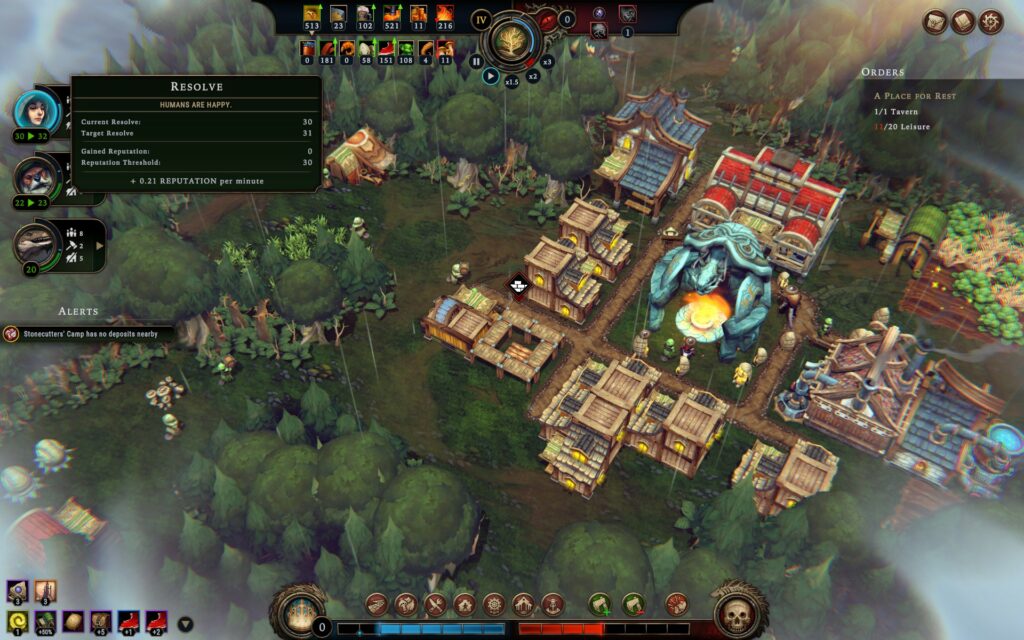The image size is (1024, 640).
Task: Select the green add-woodcutting-area tool
Action: click(x=600, y=604)
